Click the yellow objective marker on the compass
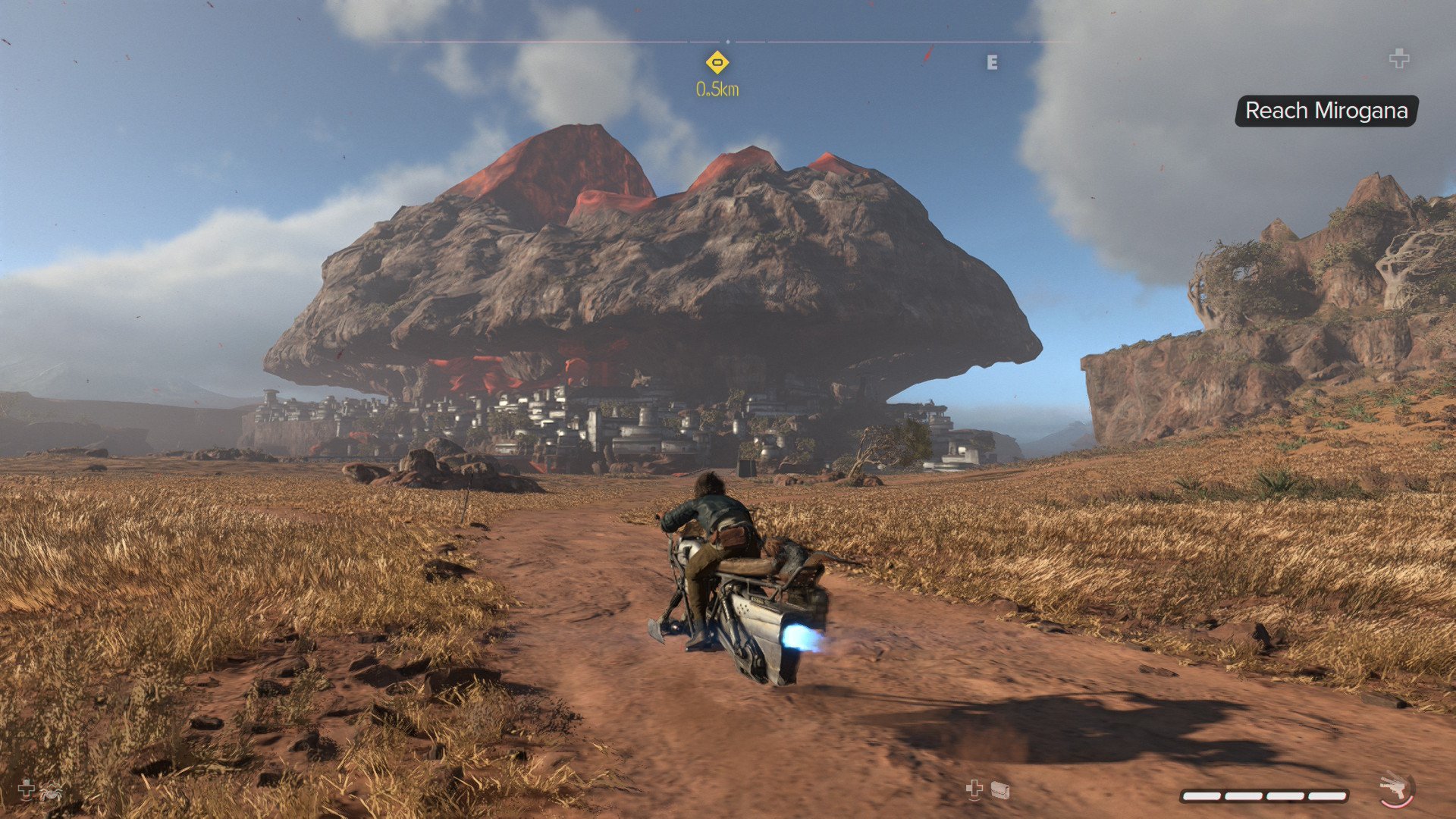This screenshot has width=1456, height=819. pos(717,62)
